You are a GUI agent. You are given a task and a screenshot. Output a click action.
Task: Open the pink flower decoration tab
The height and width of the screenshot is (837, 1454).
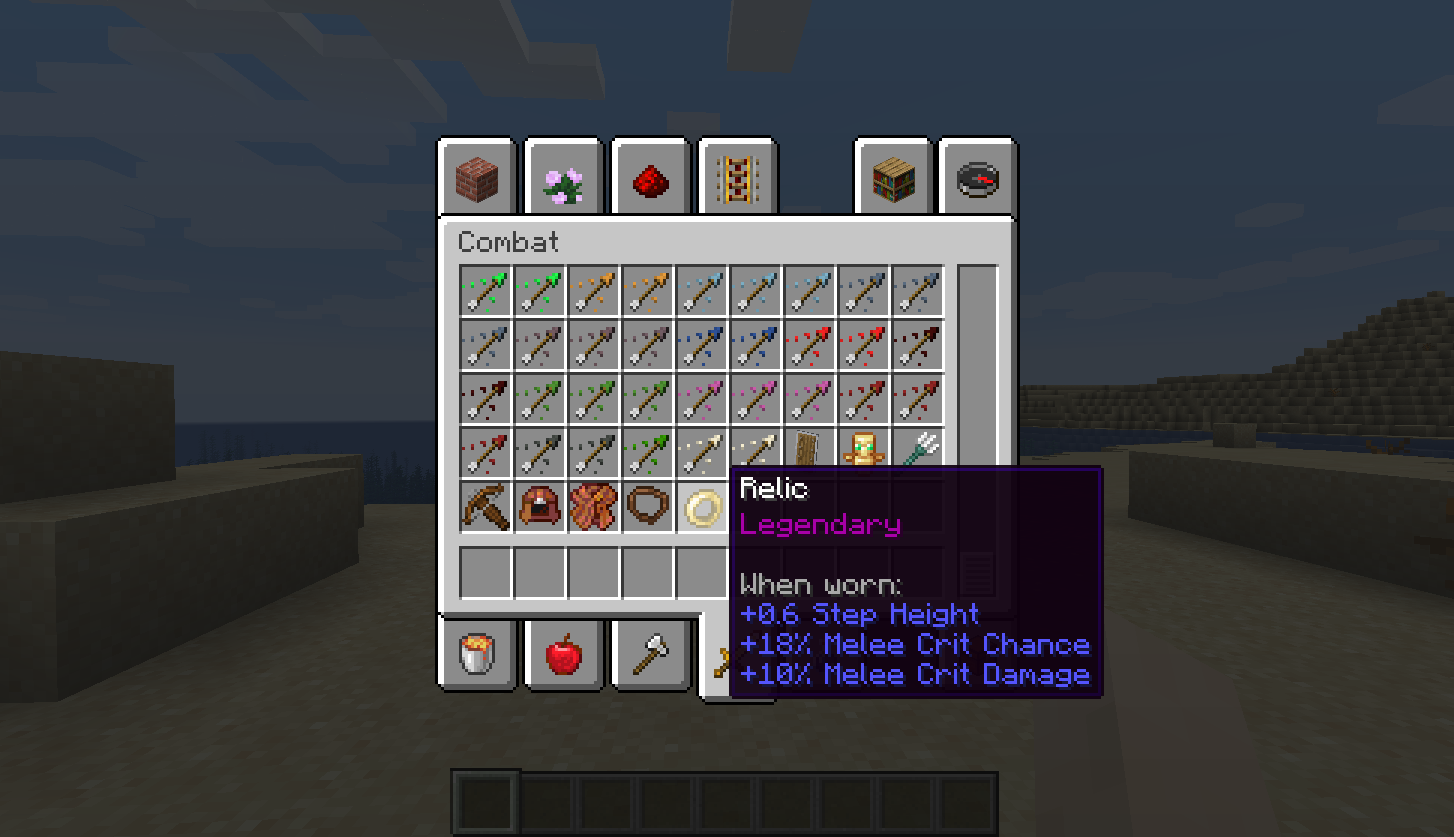pyautogui.click(x=564, y=181)
